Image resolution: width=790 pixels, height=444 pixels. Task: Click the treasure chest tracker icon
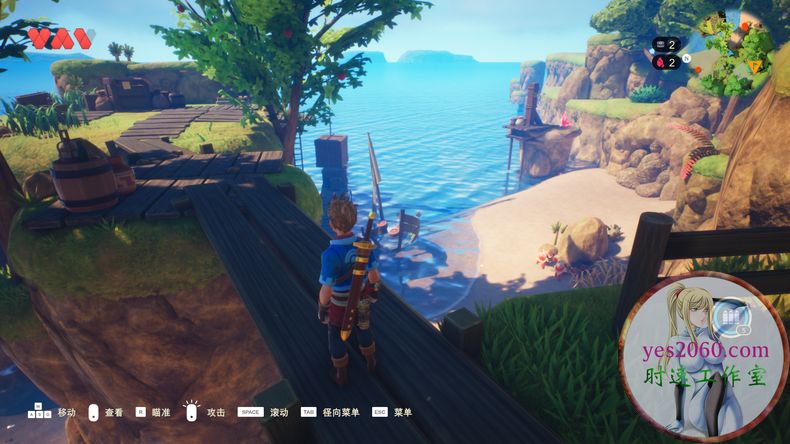[x=659, y=45]
